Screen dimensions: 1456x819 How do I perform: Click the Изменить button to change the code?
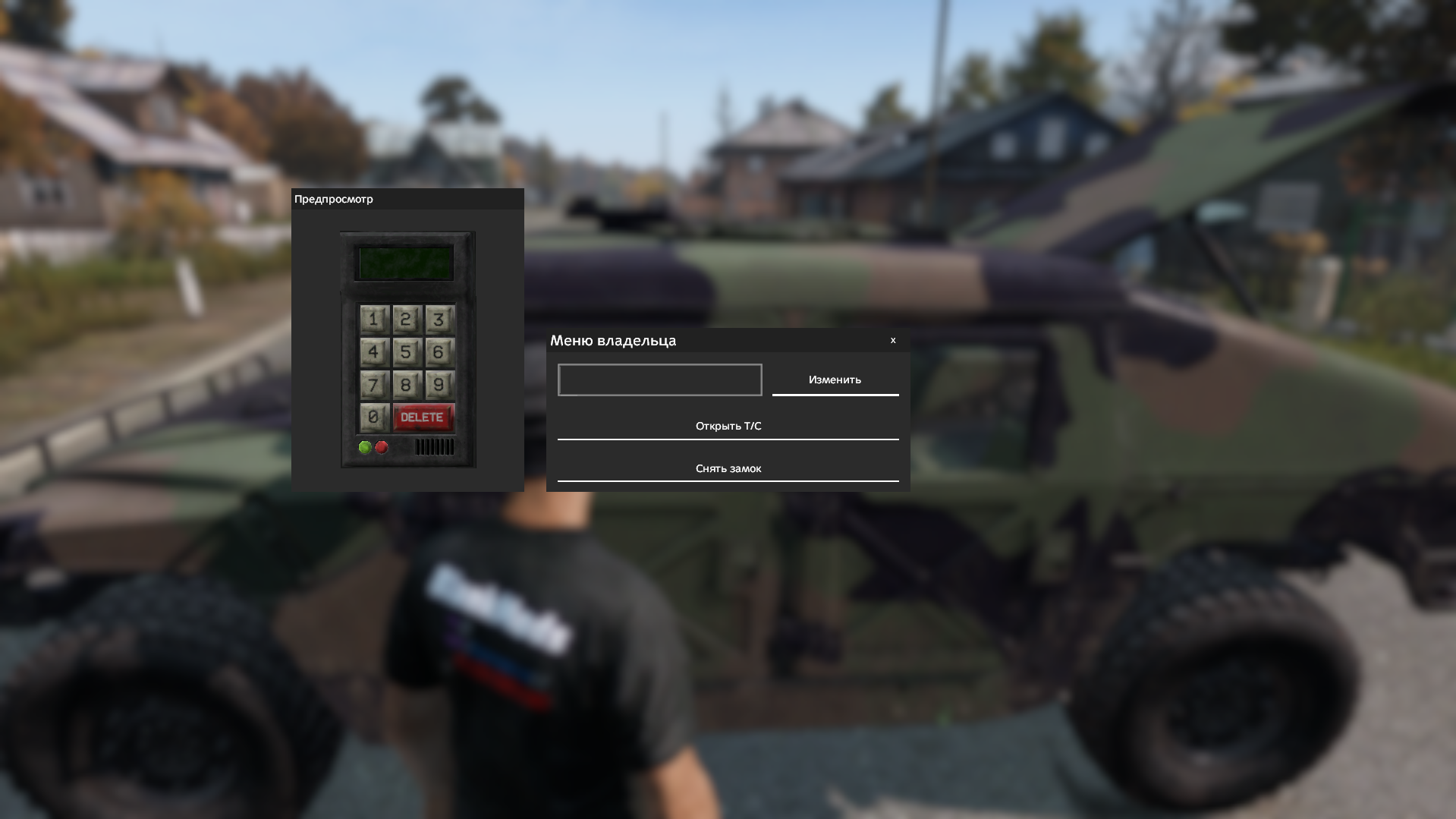(x=835, y=380)
